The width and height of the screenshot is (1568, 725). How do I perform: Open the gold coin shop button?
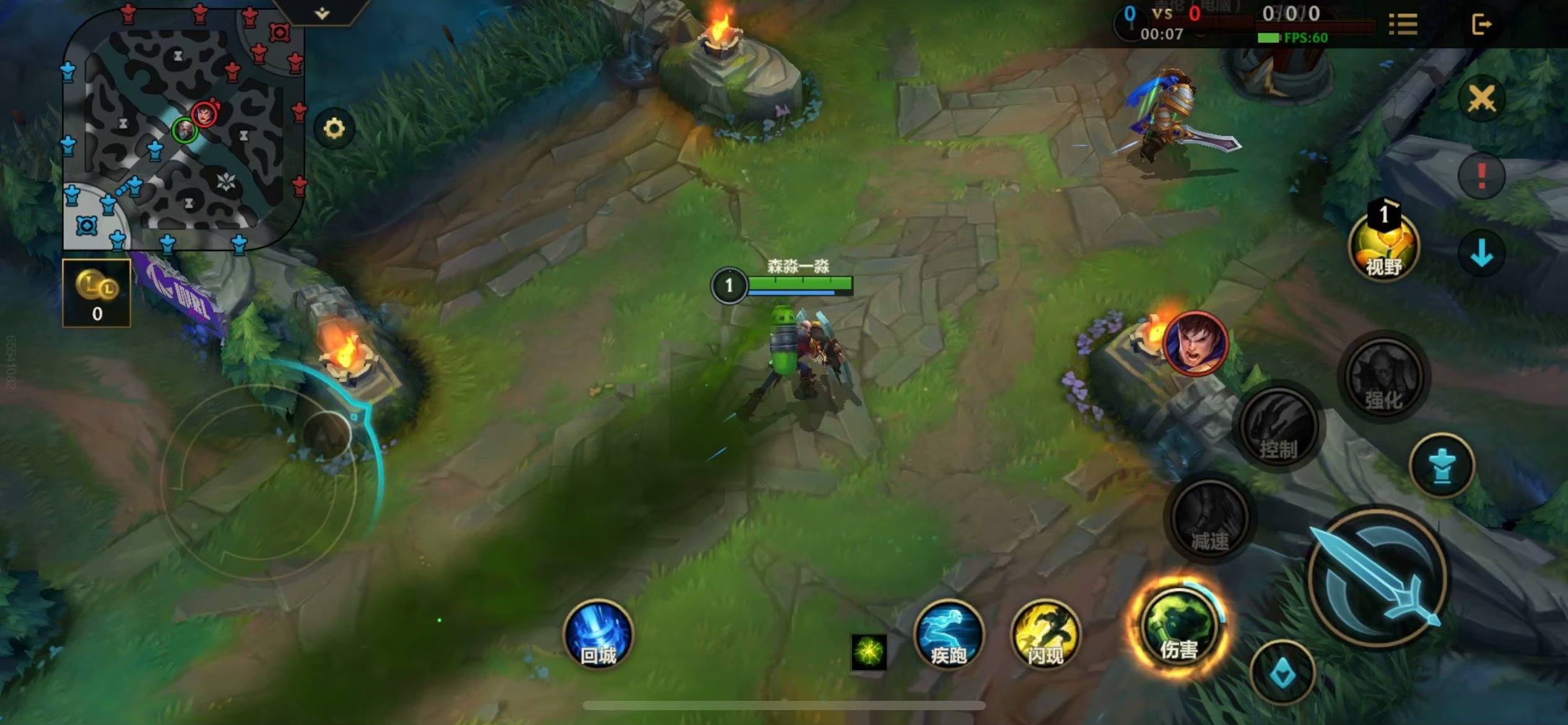(x=97, y=293)
